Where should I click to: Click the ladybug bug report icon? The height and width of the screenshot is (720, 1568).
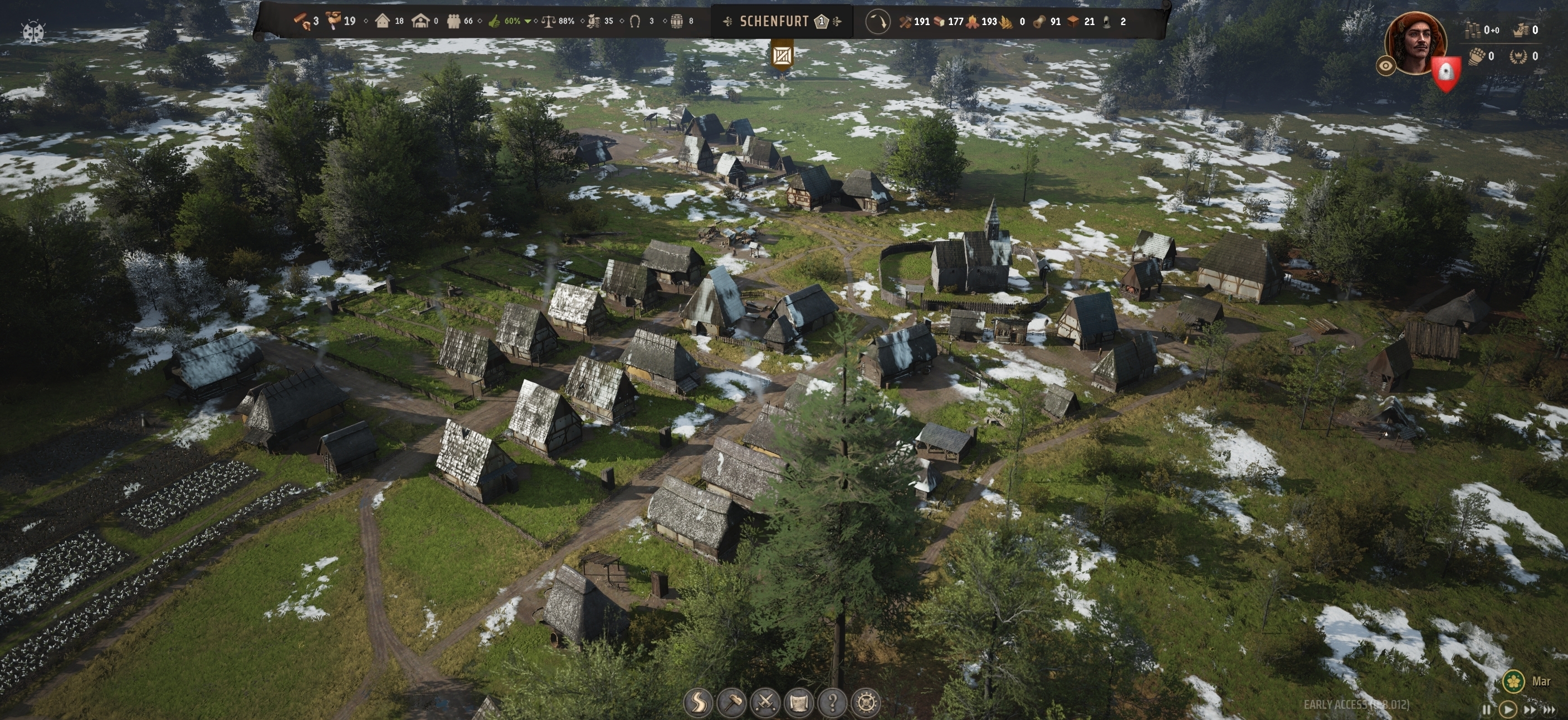pos(33,32)
